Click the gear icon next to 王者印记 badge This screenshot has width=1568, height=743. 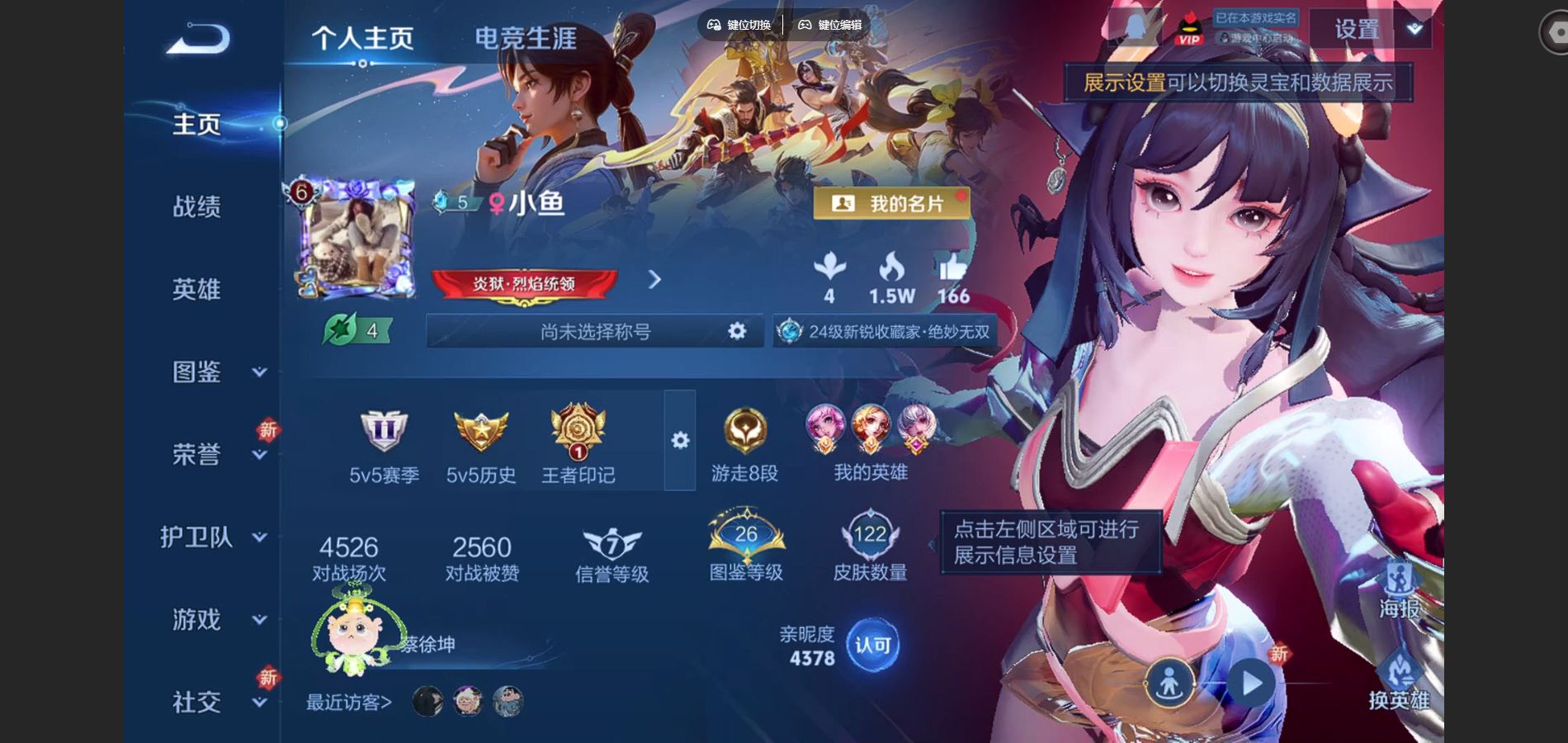pyautogui.click(x=678, y=442)
